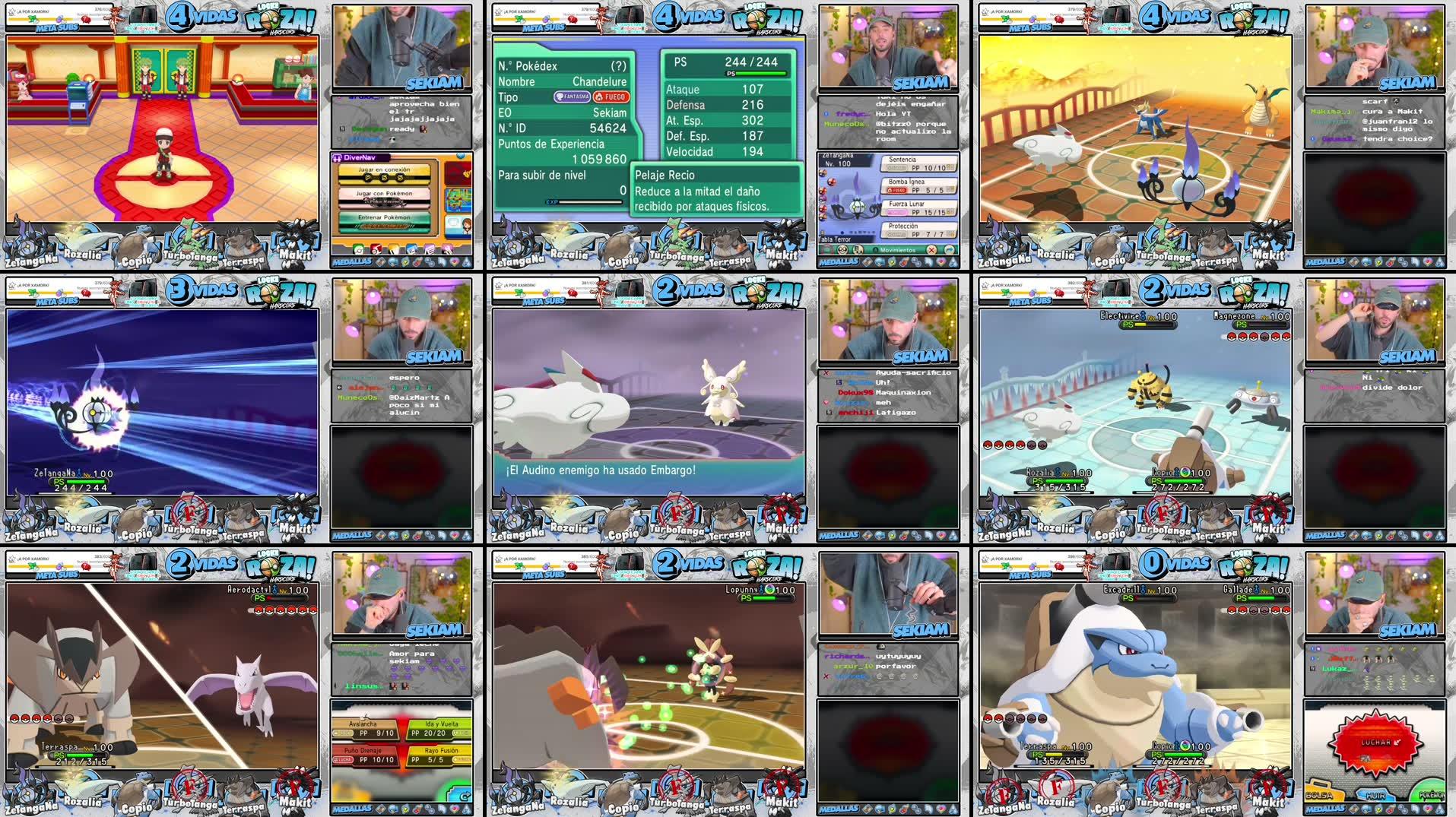Open the Entrenar Pokémon menu entry
This screenshot has height=817, width=1456.
(x=384, y=217)
